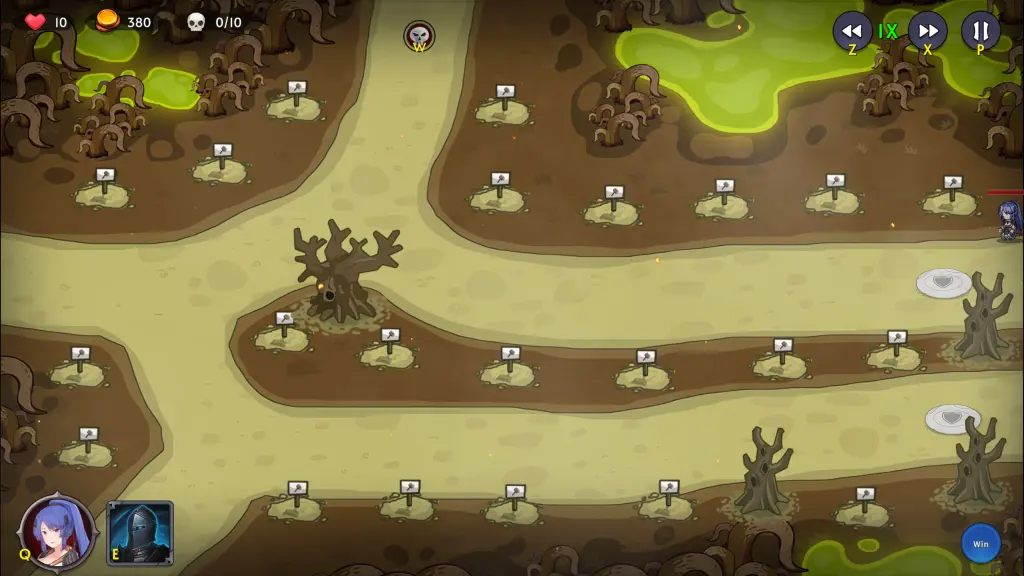
Task: Call the next wave with the skull icon
Action: (419, 36)
